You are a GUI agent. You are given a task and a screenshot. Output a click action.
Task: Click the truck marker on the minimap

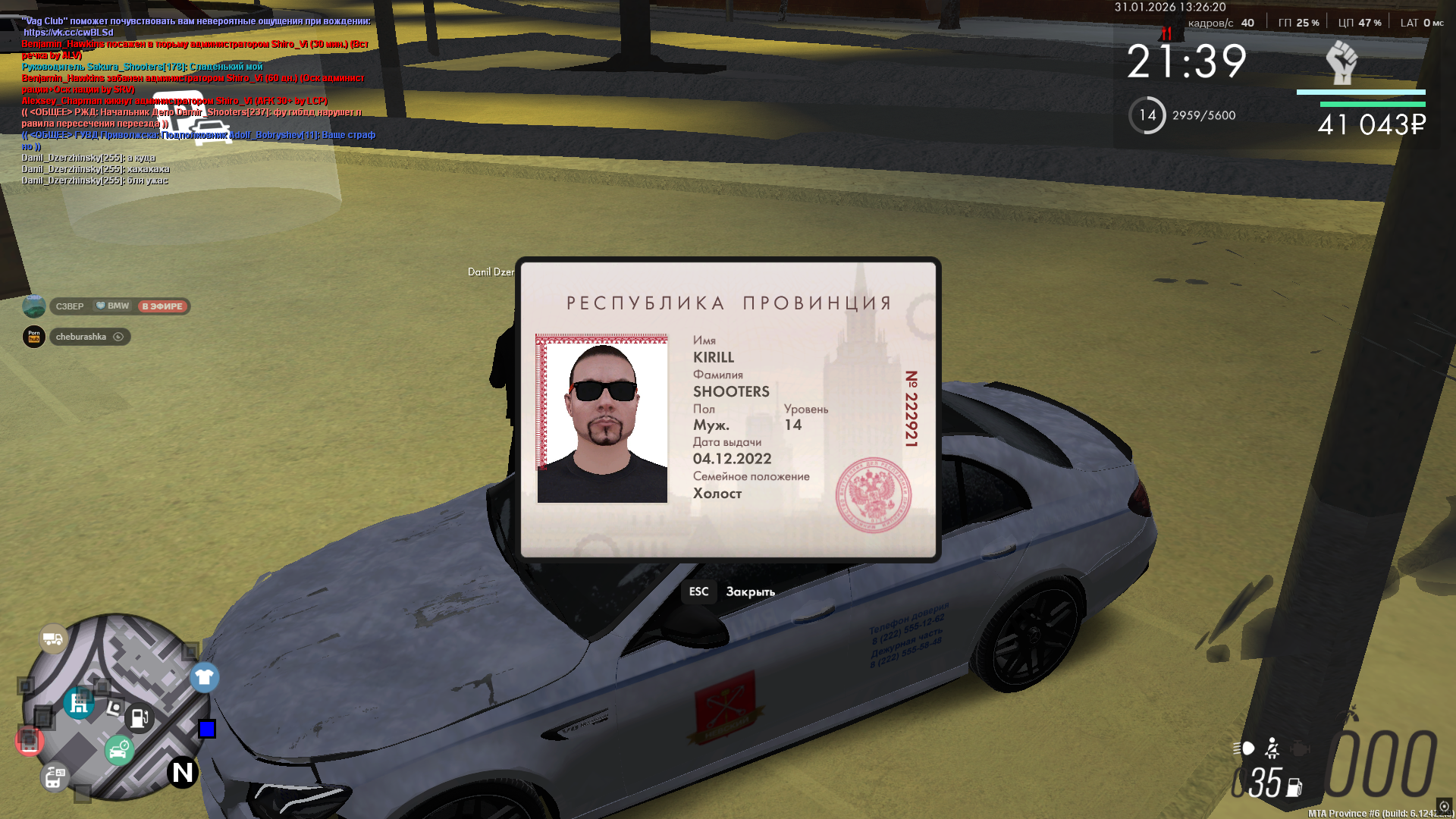(x=53, y=639)
